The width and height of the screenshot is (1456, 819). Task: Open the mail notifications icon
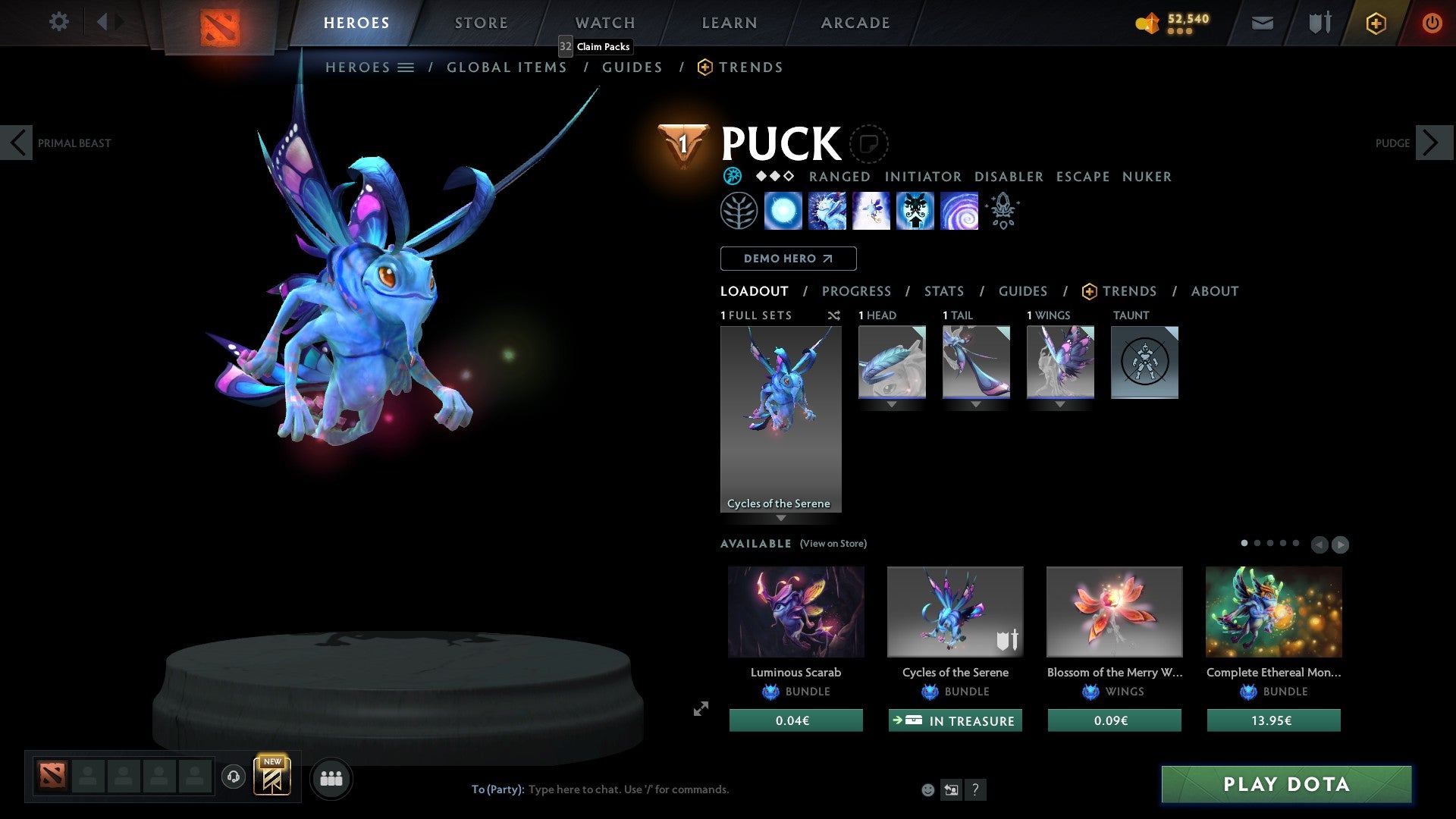pos(1262,23)
